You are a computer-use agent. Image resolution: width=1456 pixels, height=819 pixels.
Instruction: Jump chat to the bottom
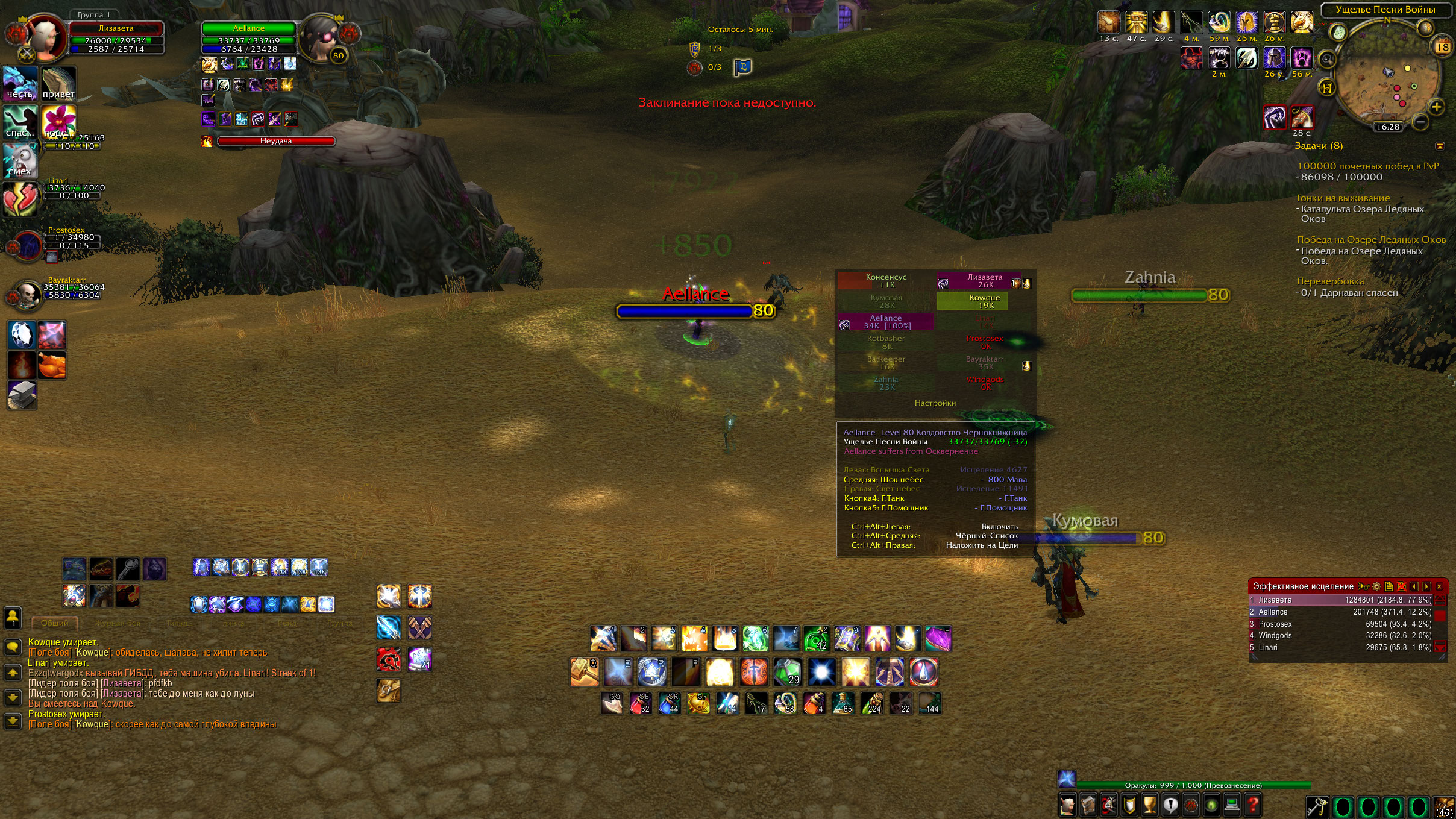13,720
